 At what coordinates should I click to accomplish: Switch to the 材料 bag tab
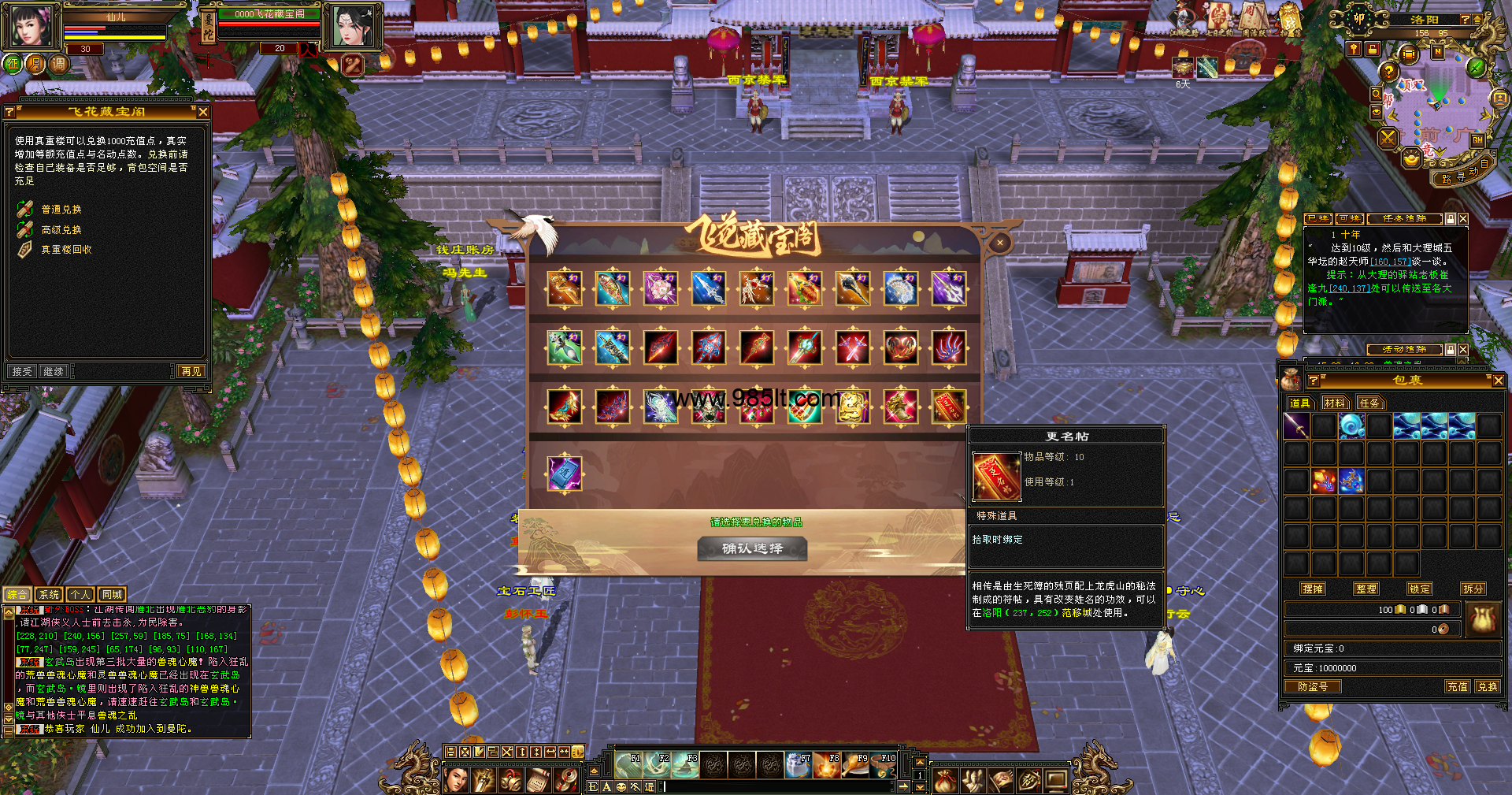coord(1335,403)
